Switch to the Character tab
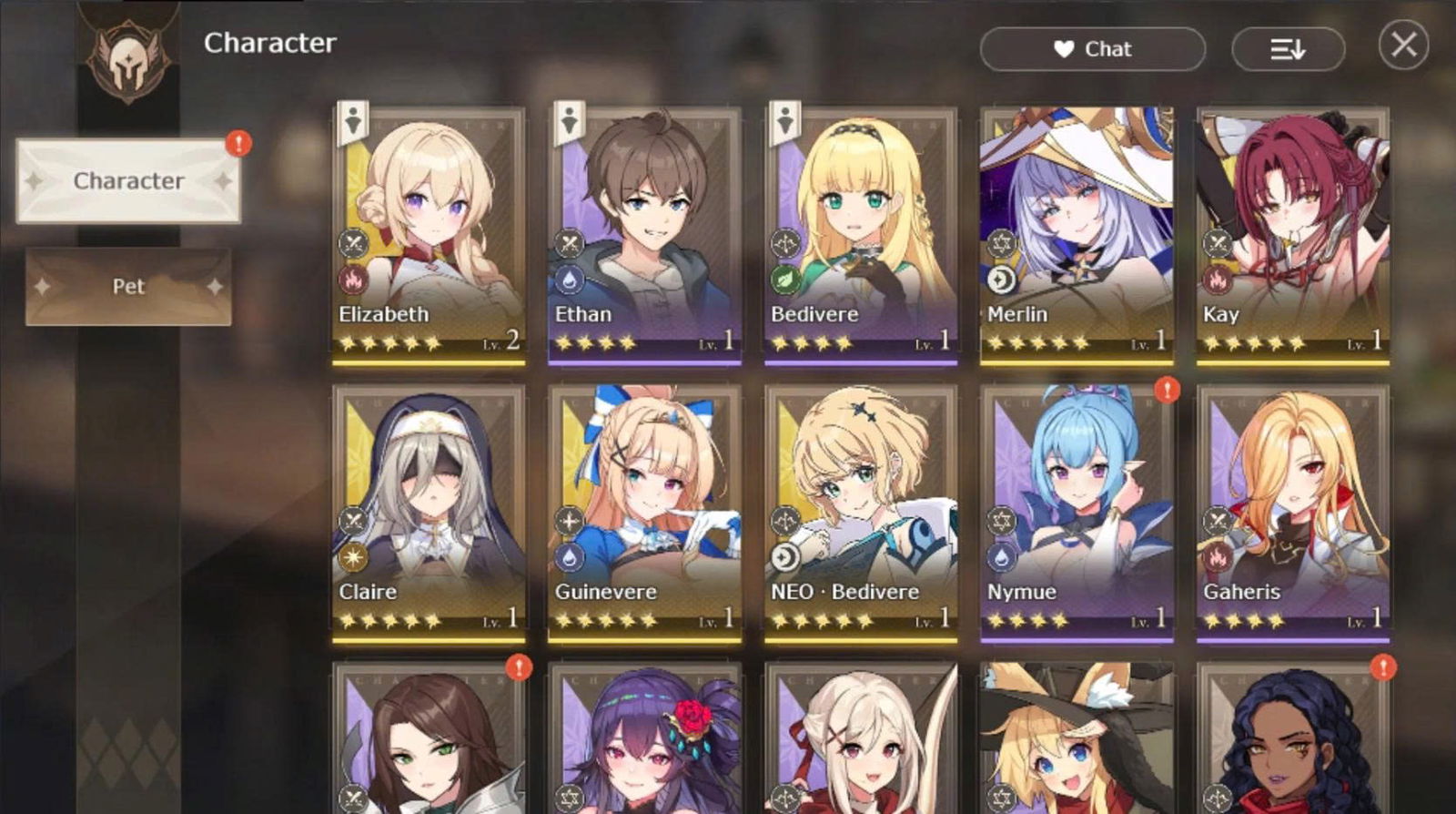This screenshot has width=1456, height=814. coord(127,180)
